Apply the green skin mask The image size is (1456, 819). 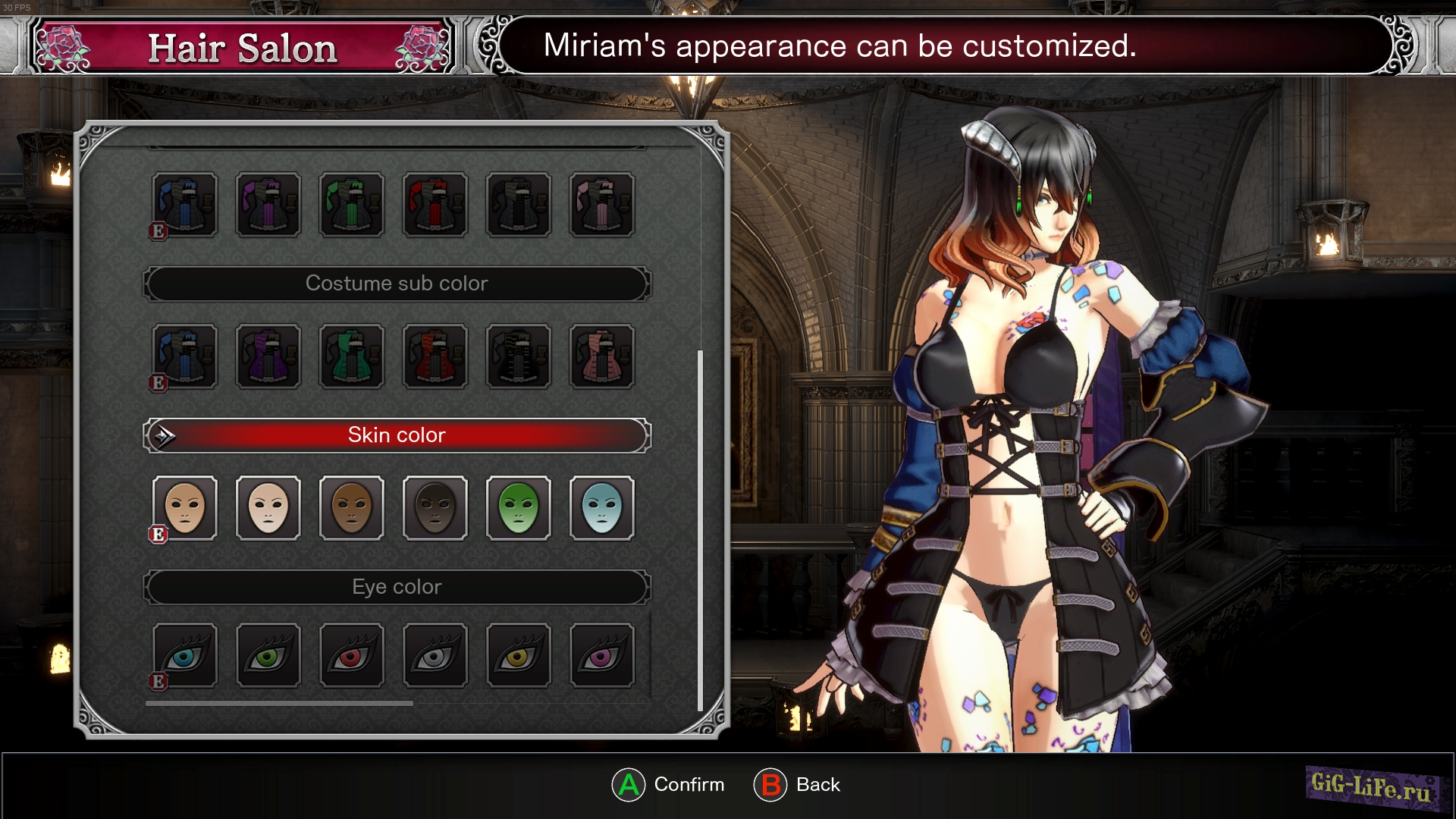(x=519, y=508)
